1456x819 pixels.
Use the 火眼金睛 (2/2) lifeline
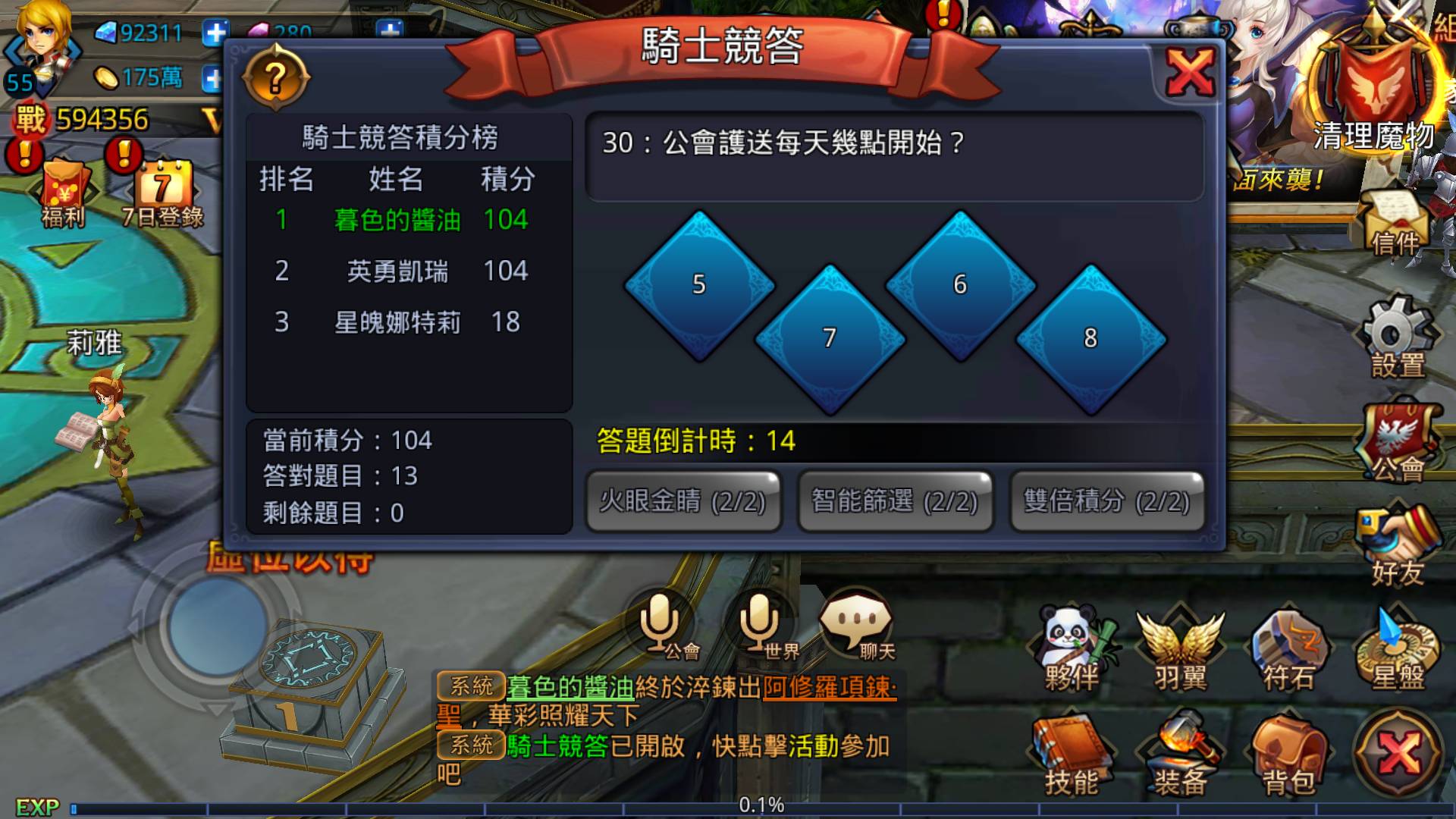[x=683, y=501]
